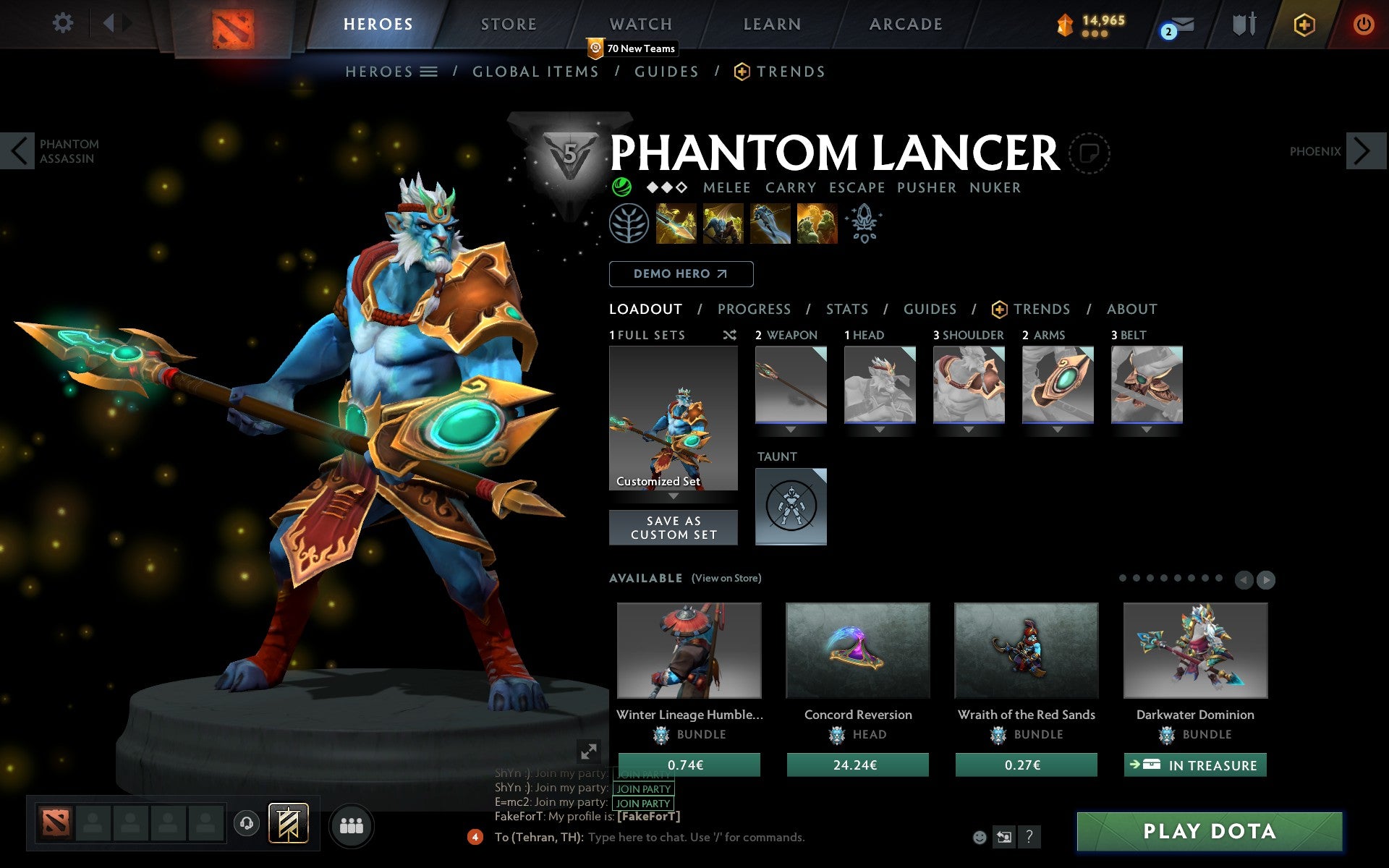Screen dimensions: 1389x868
Task: Click the armory shield icon in top bar
Action: tap(1241, 23)
